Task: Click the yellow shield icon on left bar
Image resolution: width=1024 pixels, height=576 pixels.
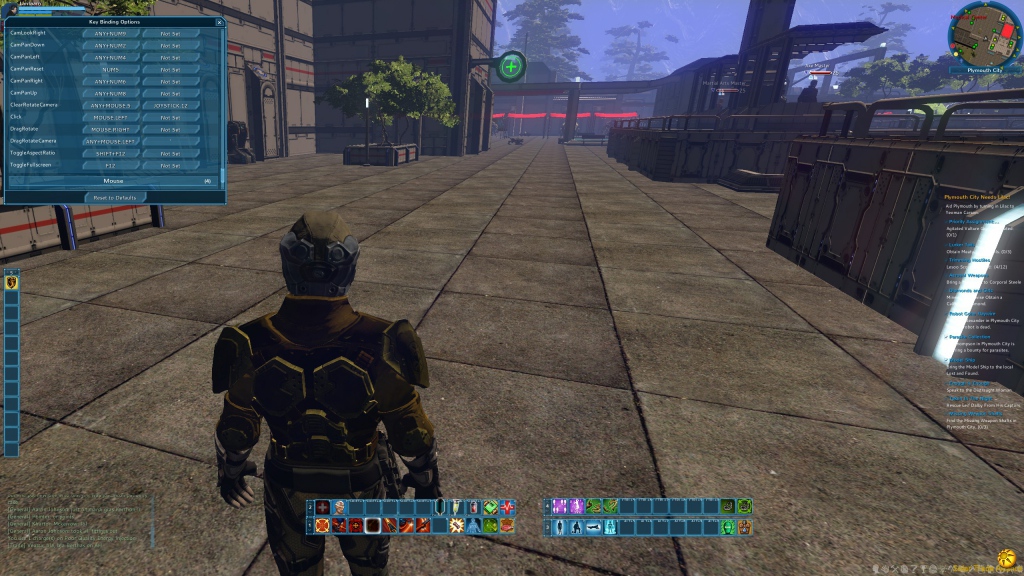Action: point(12,283)
